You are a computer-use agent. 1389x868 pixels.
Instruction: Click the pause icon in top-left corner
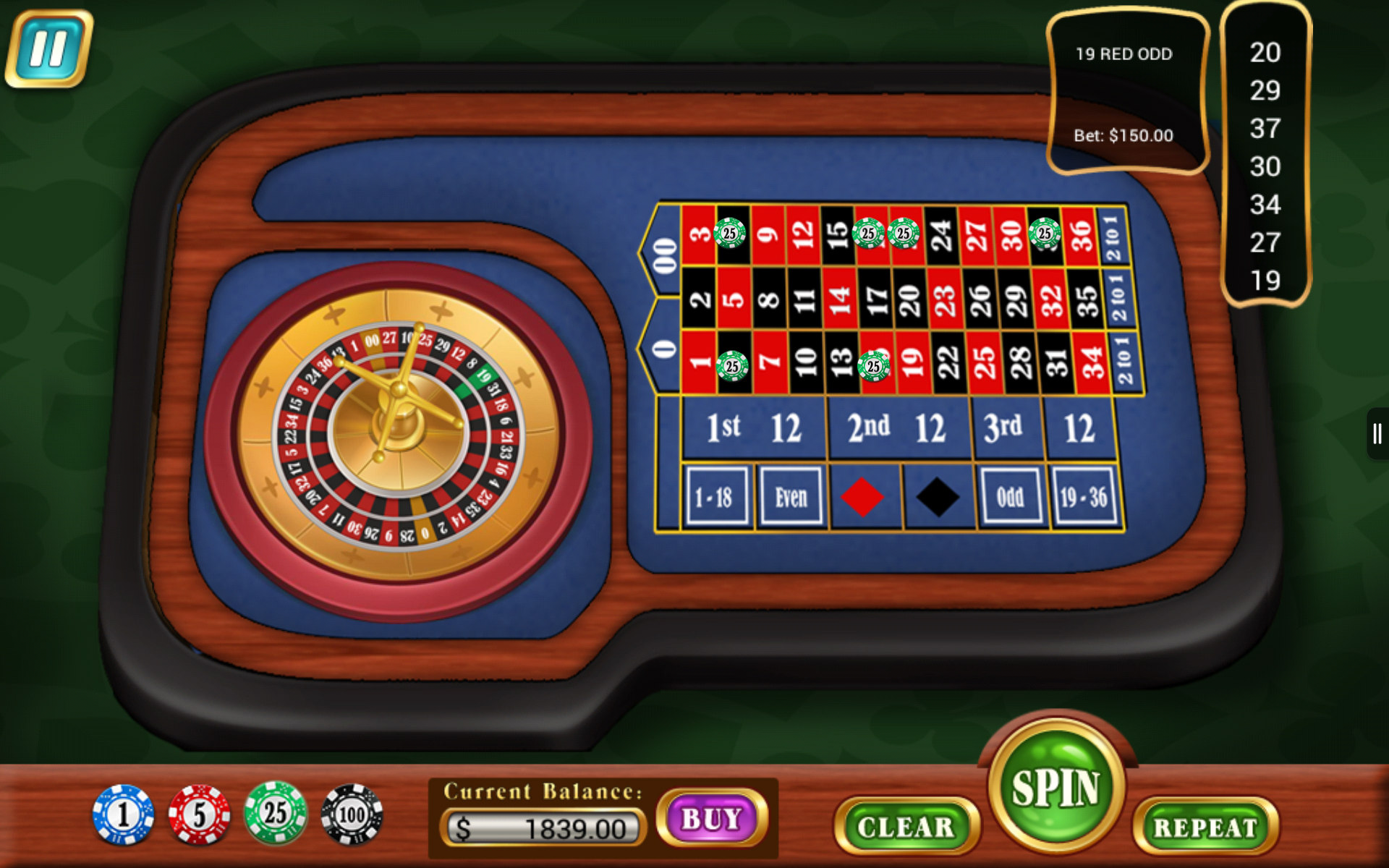click(x=48, y=48)
